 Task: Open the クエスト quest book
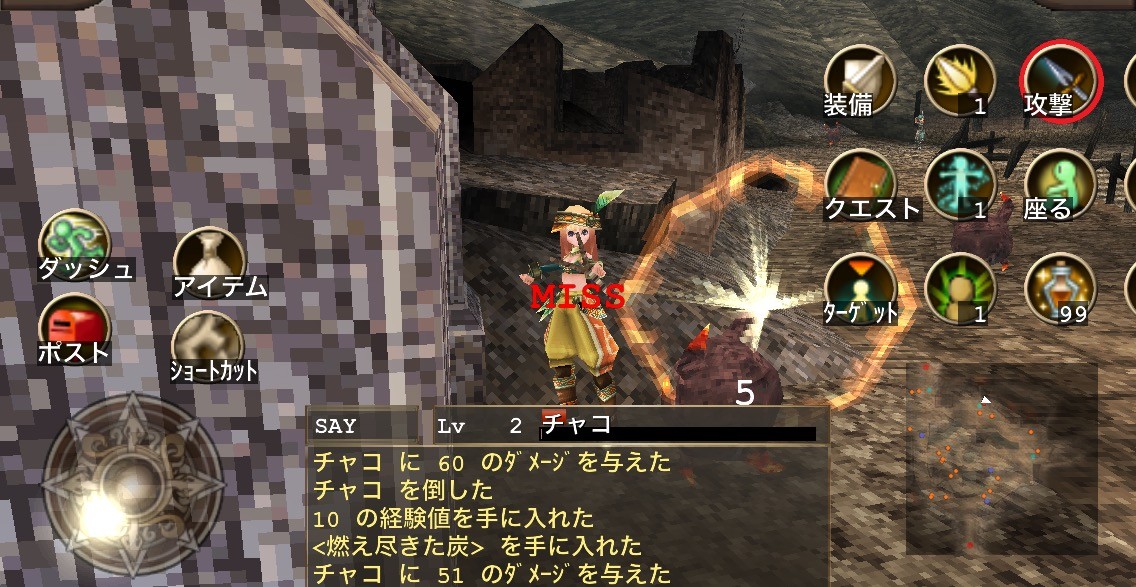(859, 185)
